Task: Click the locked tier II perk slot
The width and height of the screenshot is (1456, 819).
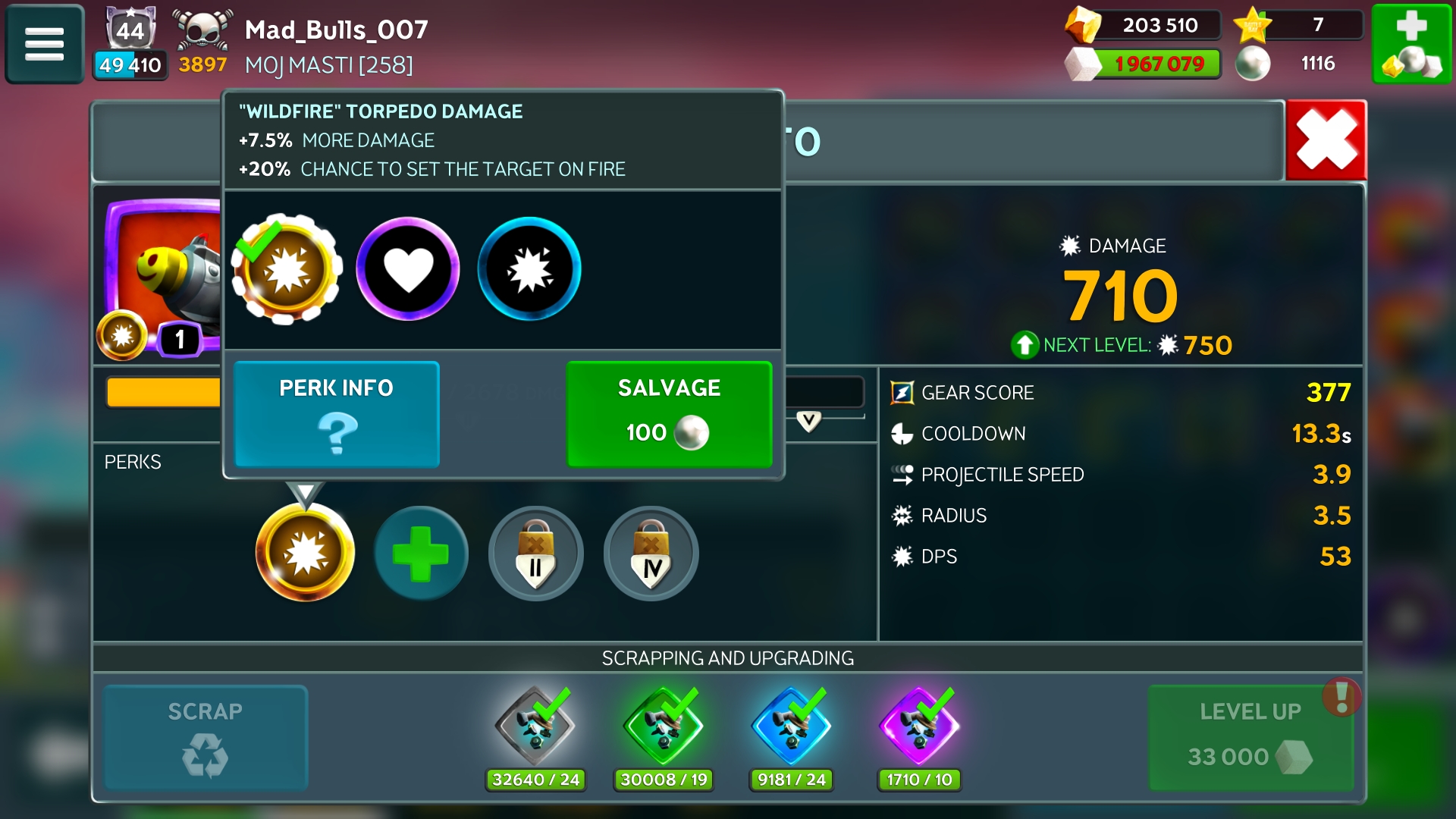Action: pyautogui.click(x=536, y=554)
